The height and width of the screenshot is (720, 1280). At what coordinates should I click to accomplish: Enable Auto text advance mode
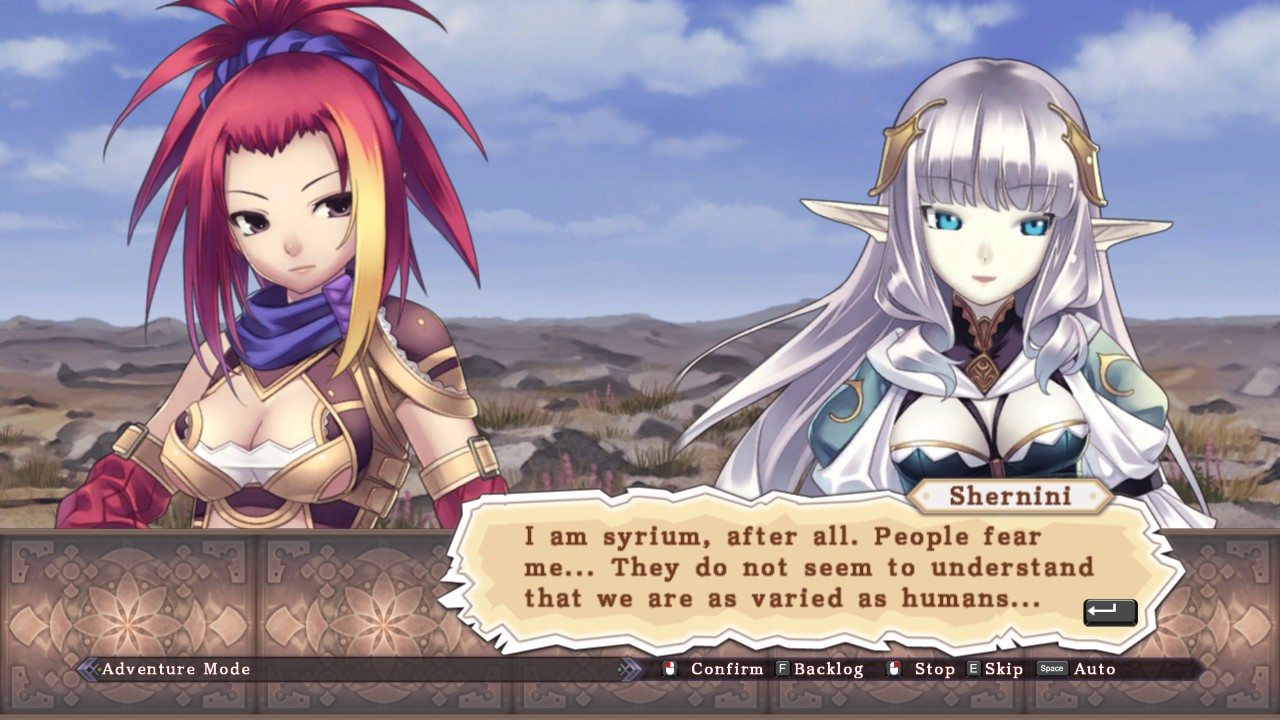1096,669
